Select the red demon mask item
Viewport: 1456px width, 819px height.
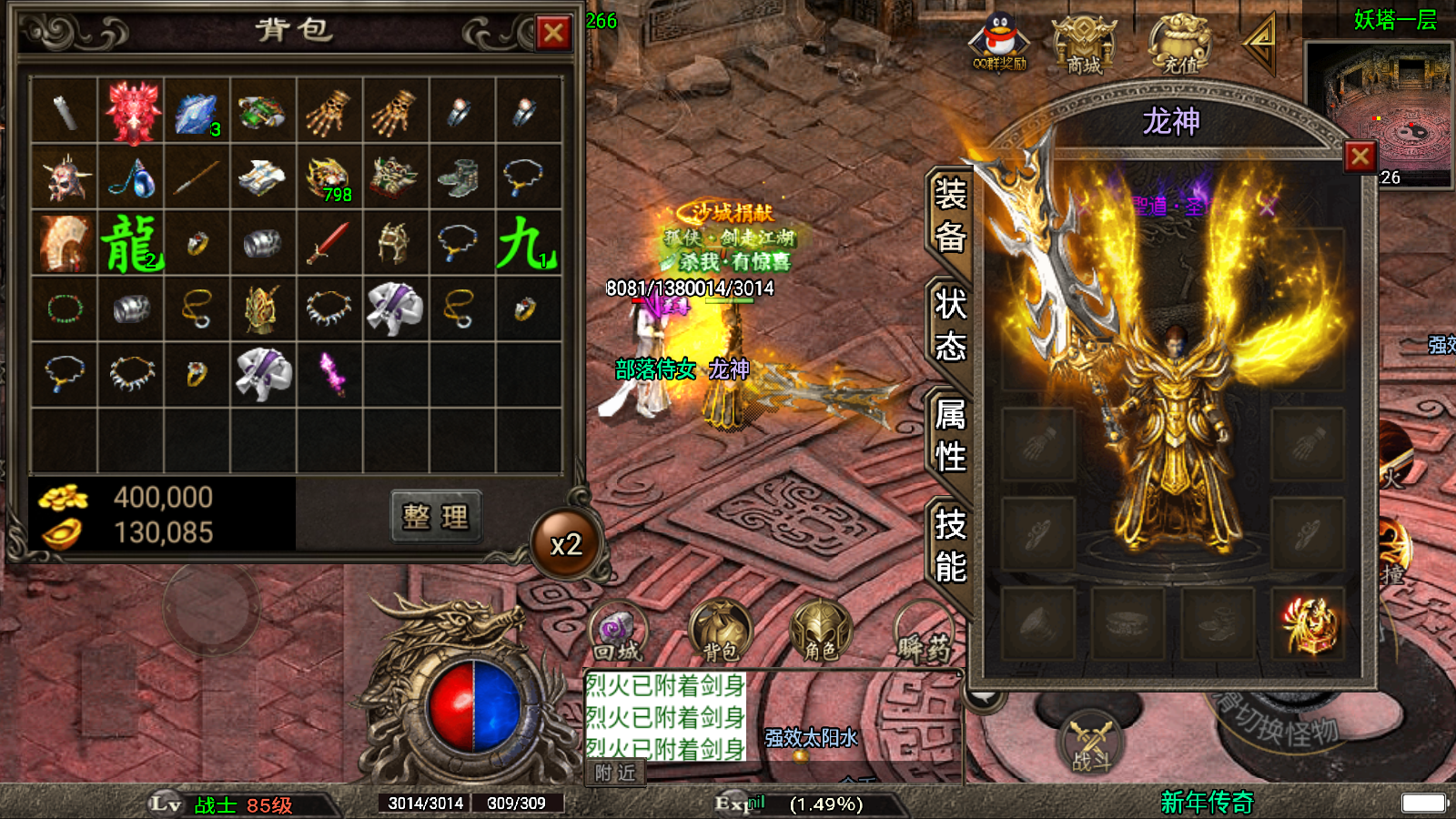131,112
